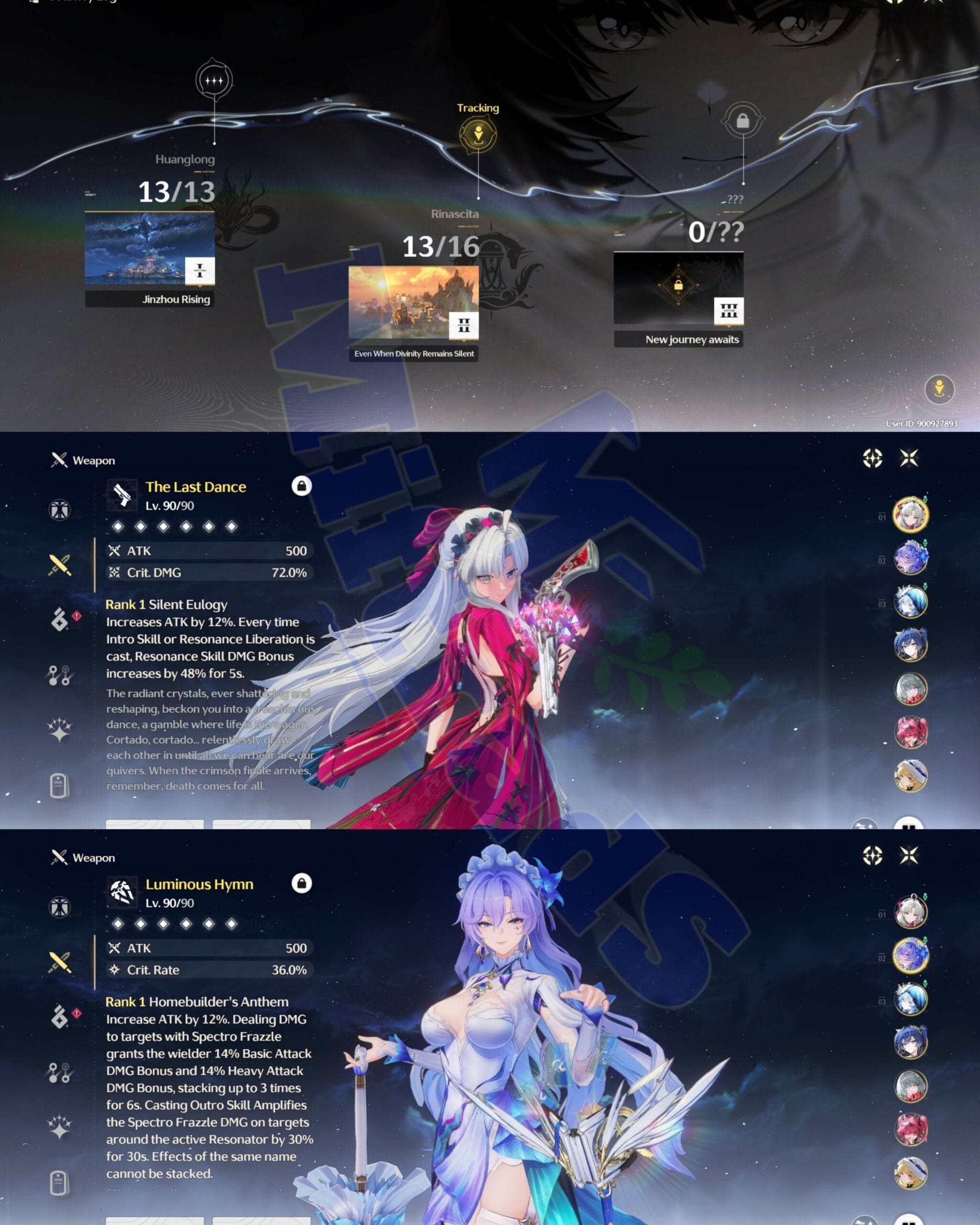Switch to the Weapon tab
Screen dimensions: 980x1225
[83, 461]
